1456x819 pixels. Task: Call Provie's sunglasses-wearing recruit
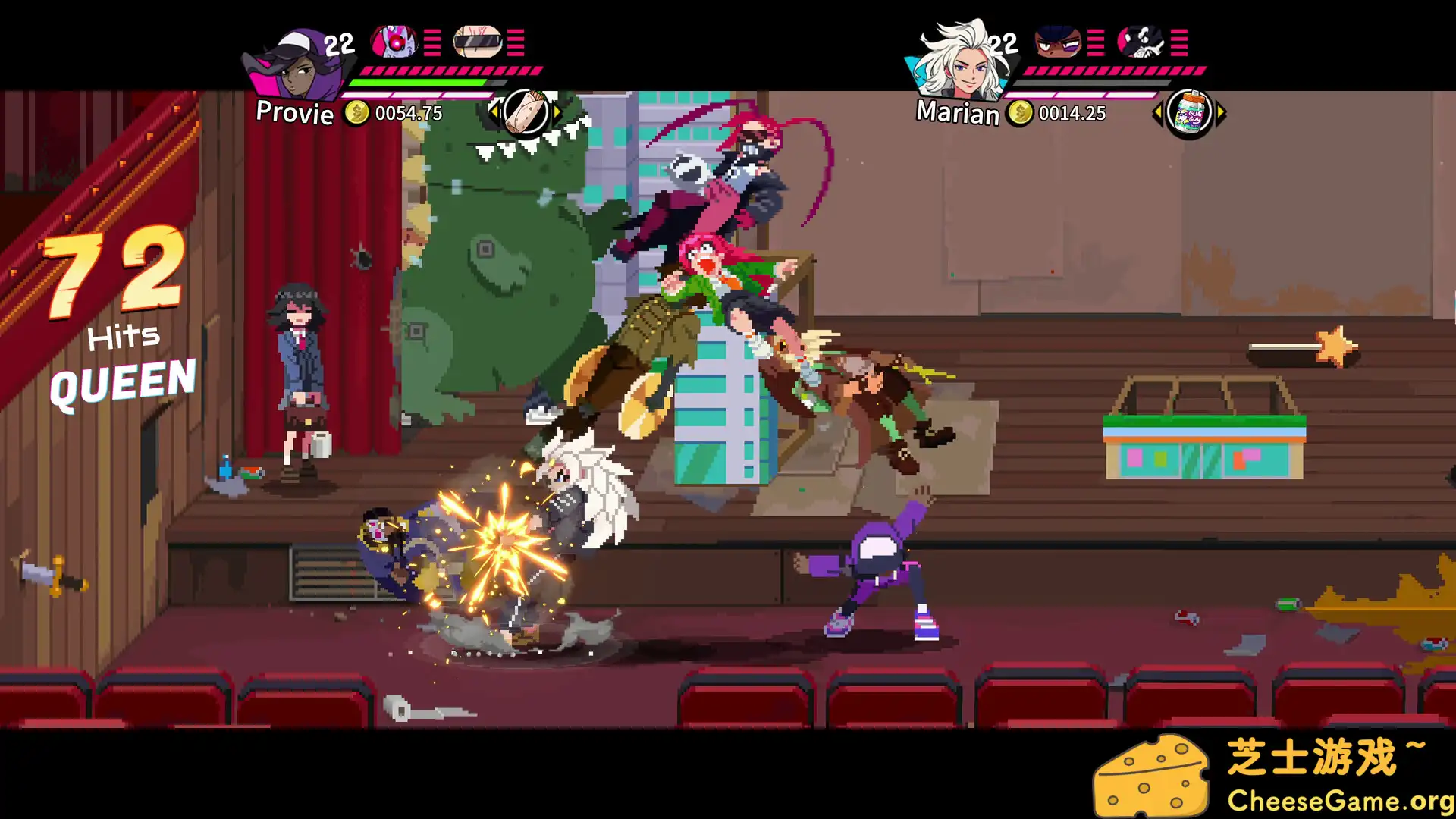(x=478, y=42)
